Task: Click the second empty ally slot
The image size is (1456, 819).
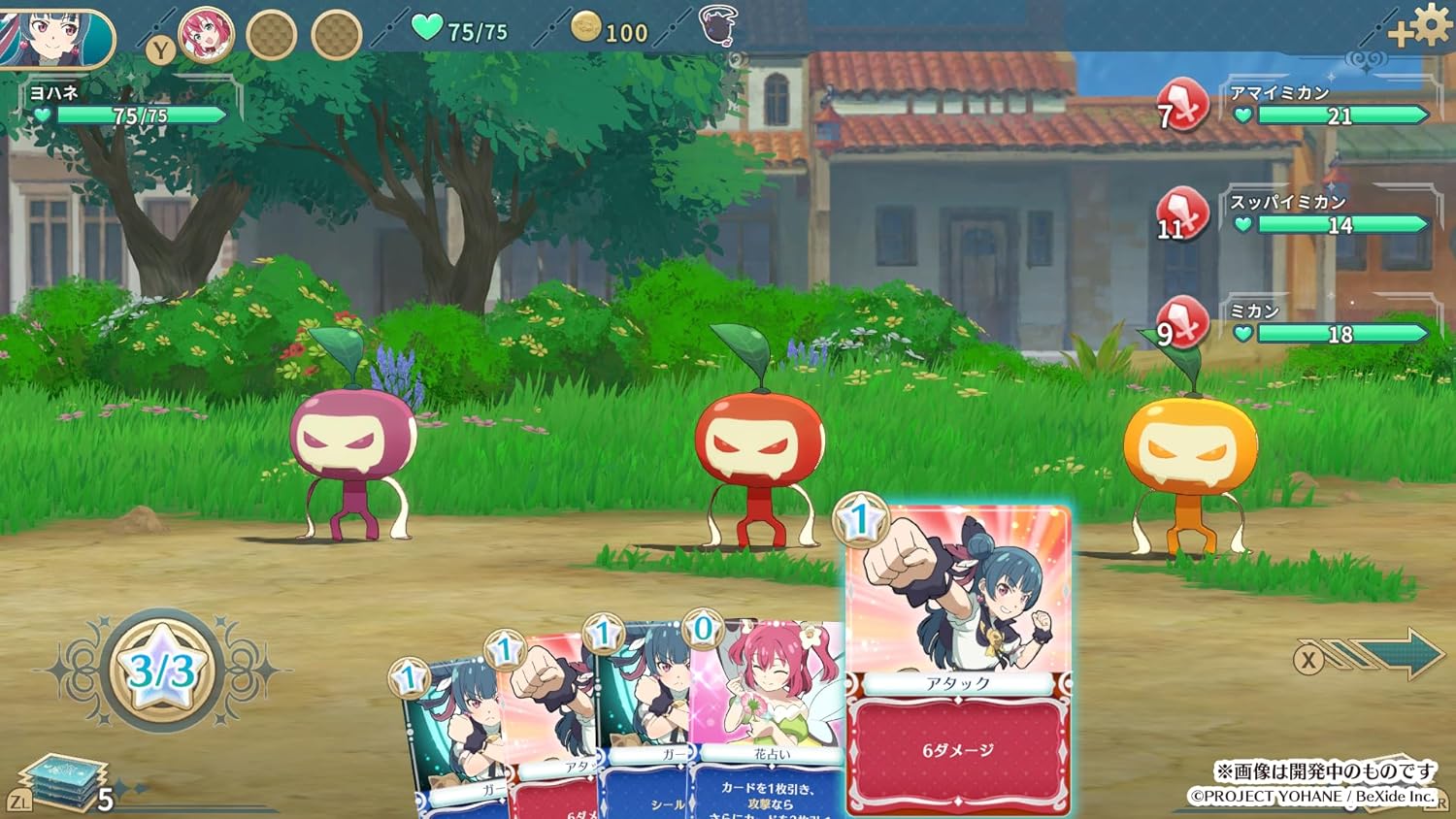Action: 335,32
